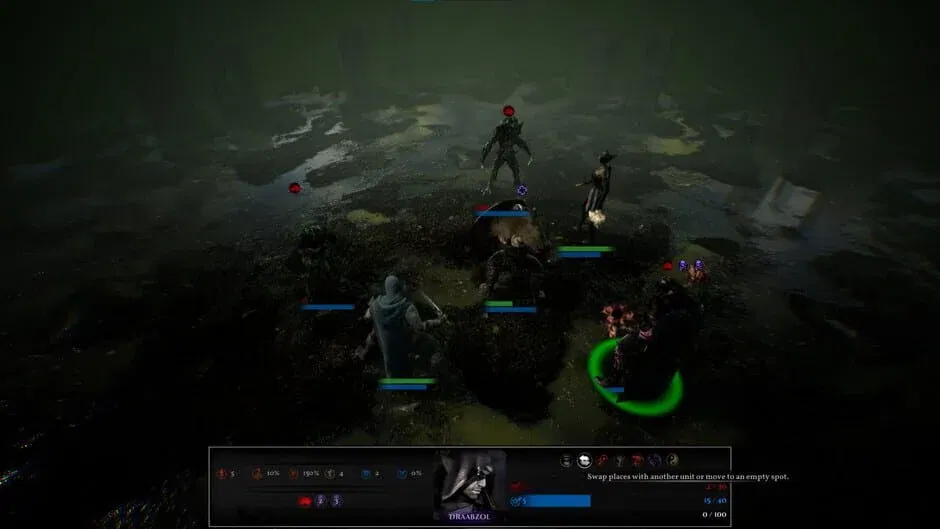940x529 pixels.
Task: Click Draabzol's hooded character portrait
Action: tap(470, 482)
